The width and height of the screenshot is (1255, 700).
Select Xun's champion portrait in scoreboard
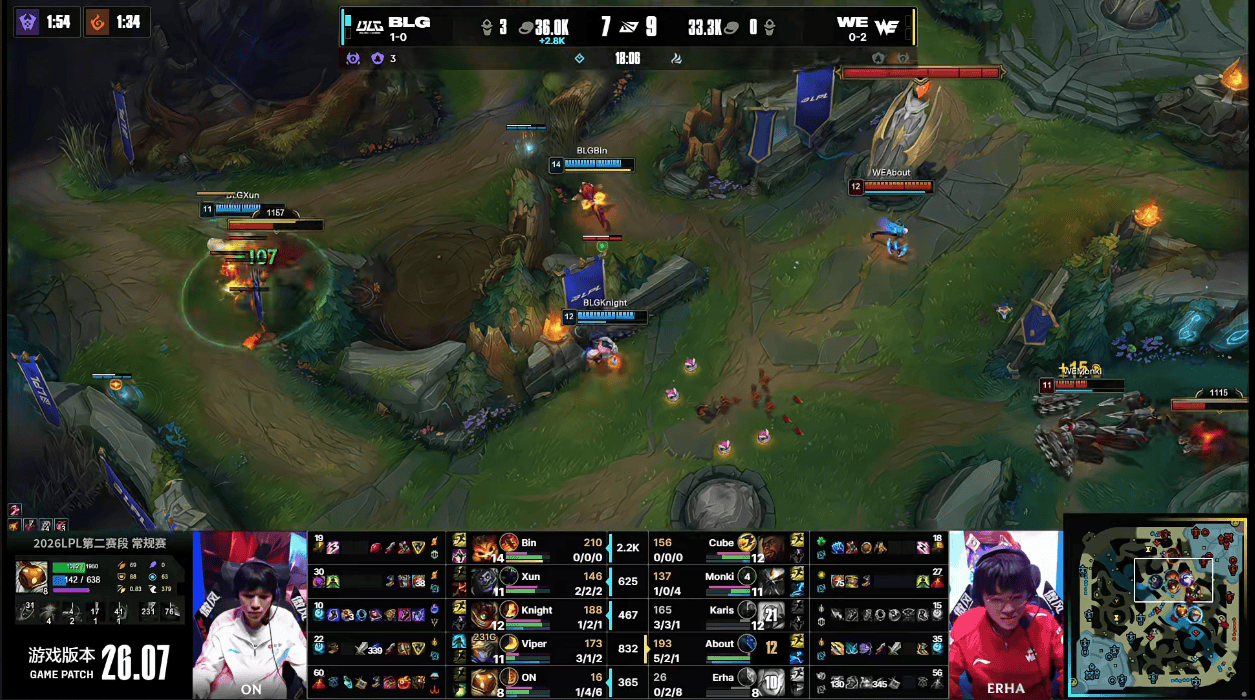(486, 580)
